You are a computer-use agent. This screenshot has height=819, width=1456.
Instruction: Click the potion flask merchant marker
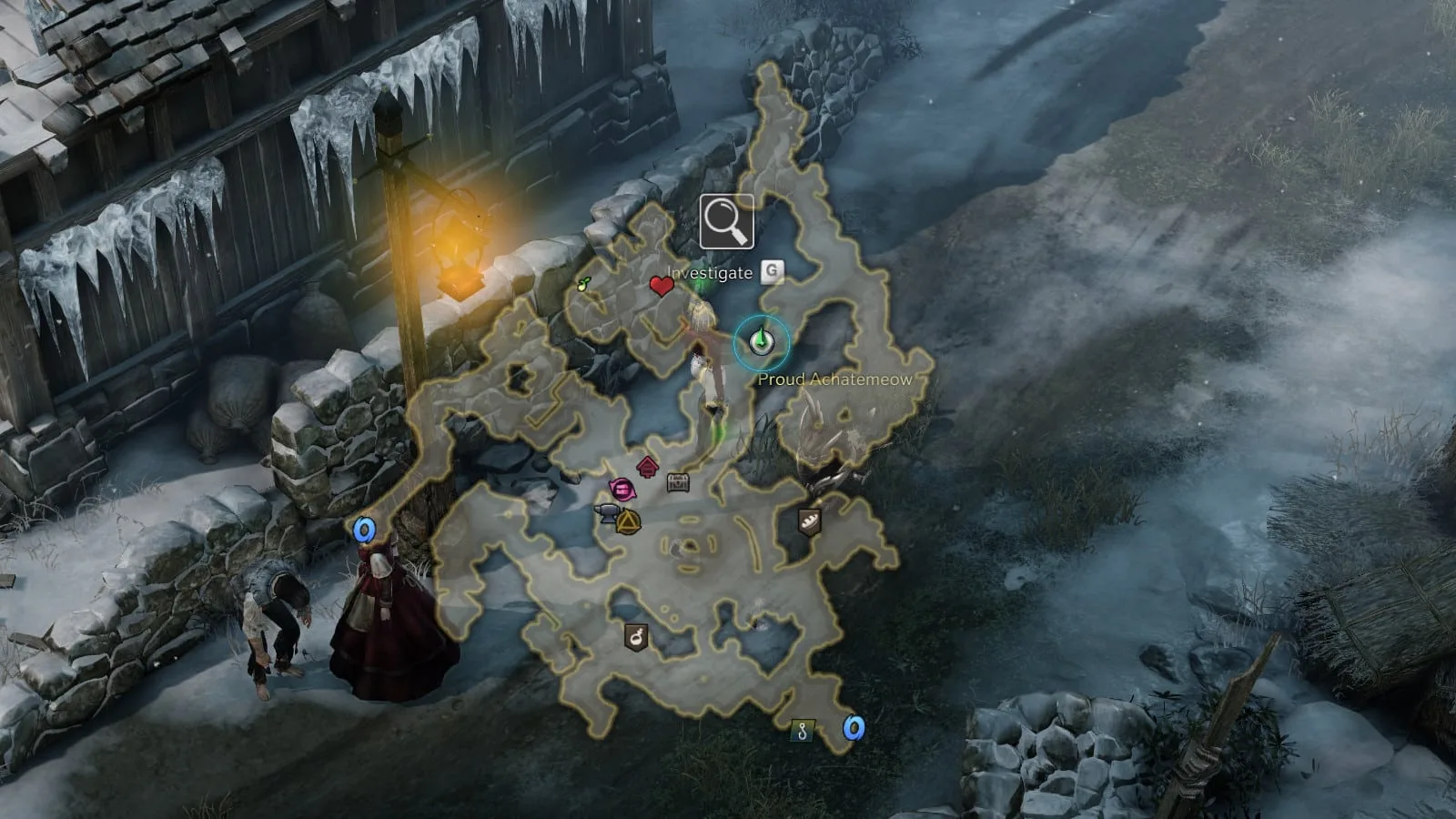coord(636,636)
